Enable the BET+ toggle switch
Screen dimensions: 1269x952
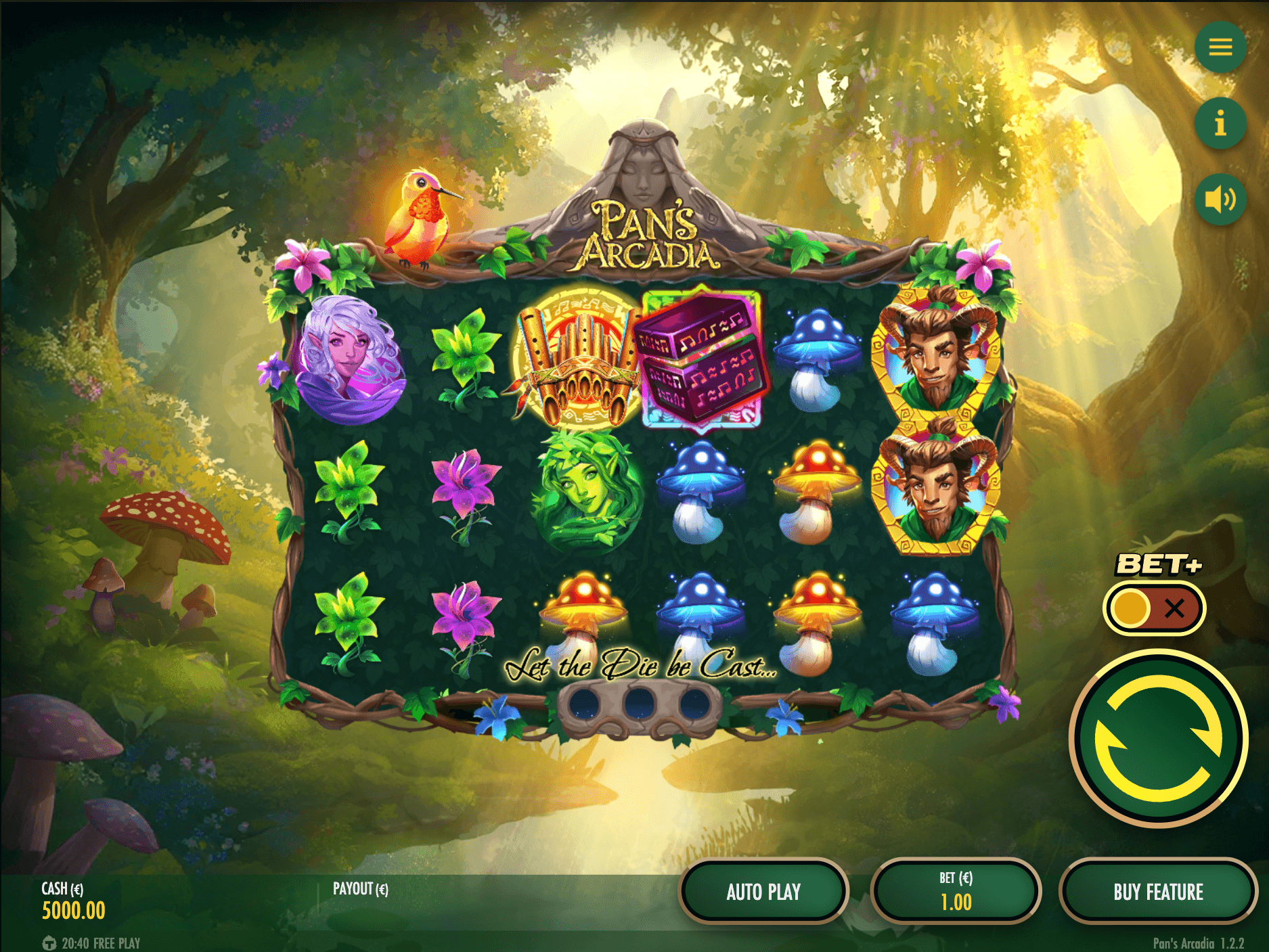(x=1155, y=608)
